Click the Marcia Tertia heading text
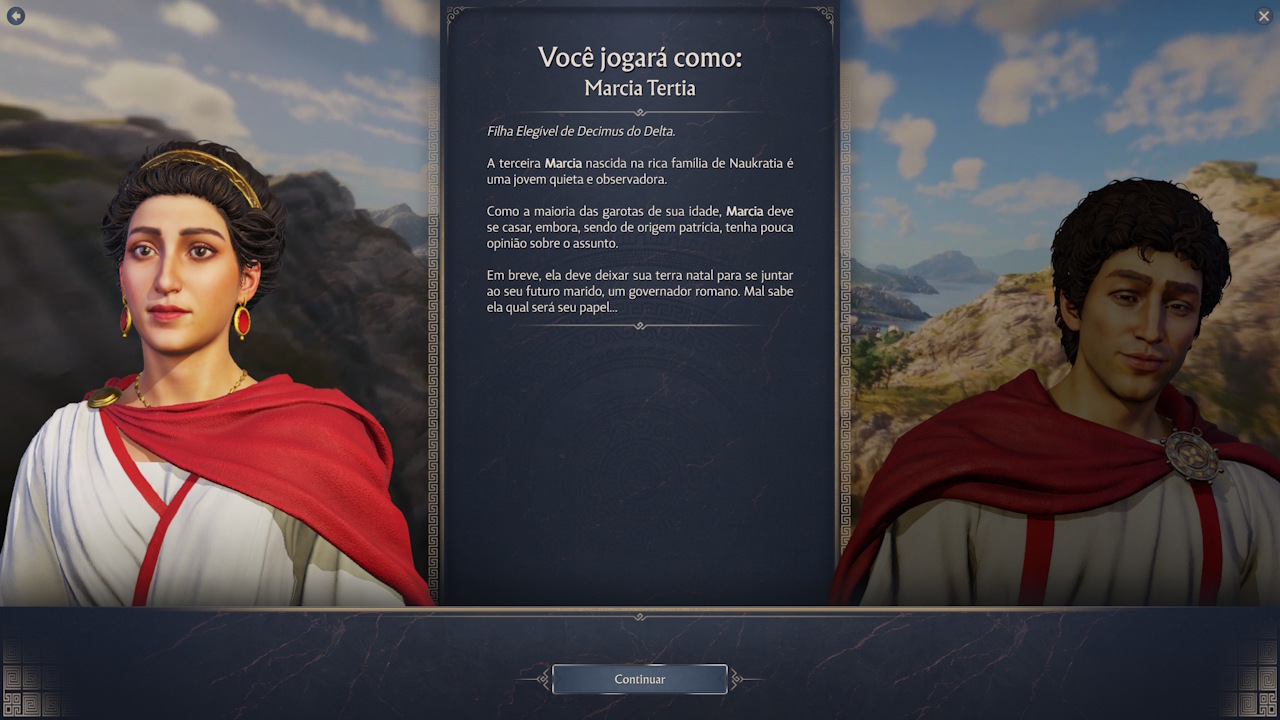Screen dimensions: 1280x720 pos(639,88)
